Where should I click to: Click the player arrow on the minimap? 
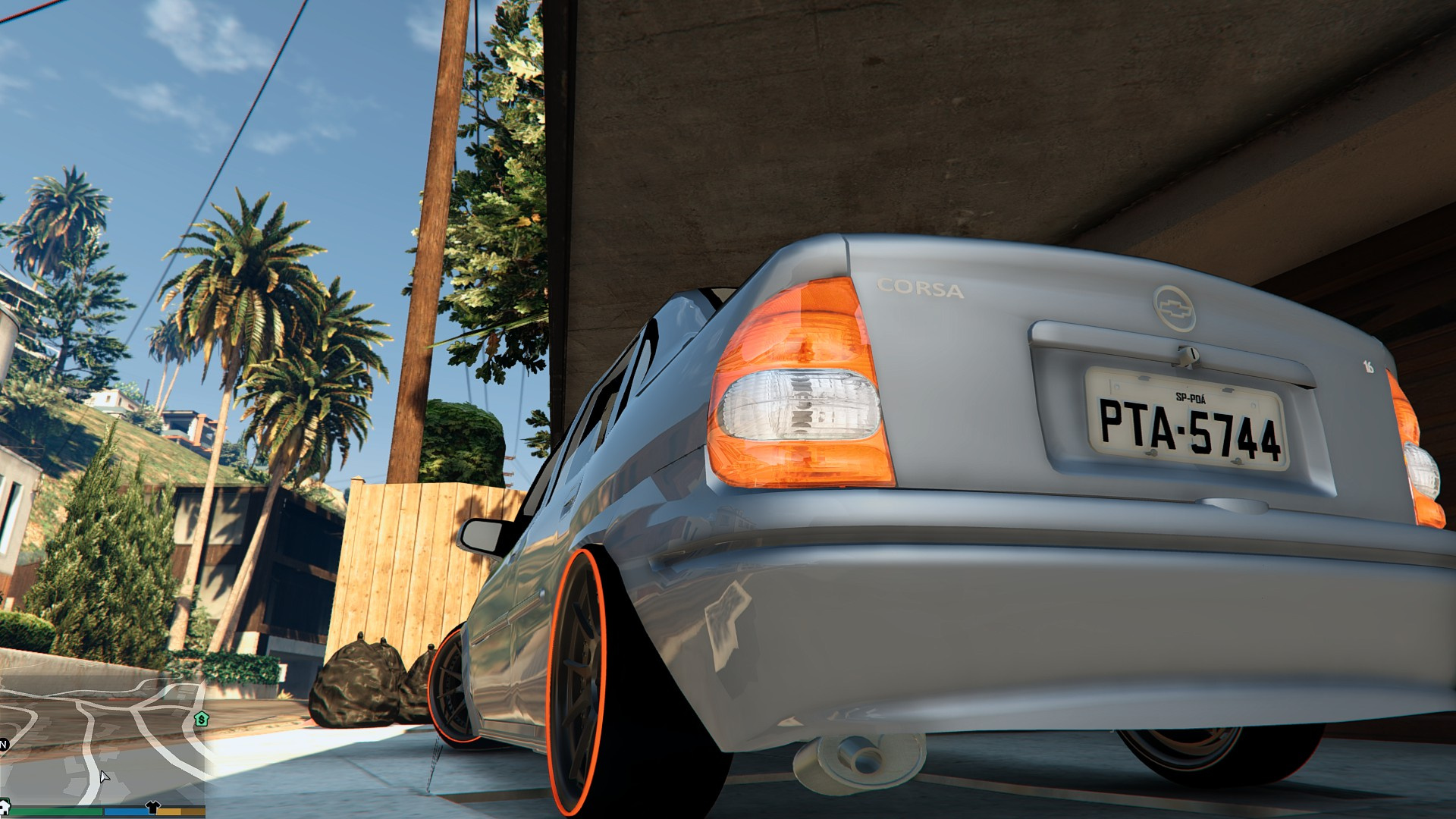(104, 777)
